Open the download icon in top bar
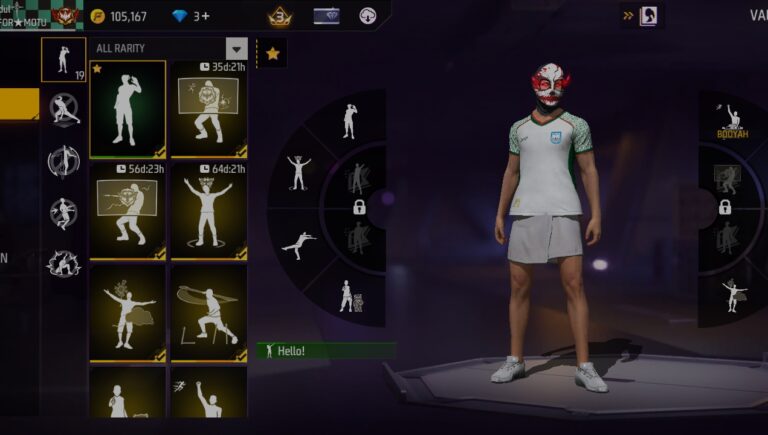 tap(368, 16)
